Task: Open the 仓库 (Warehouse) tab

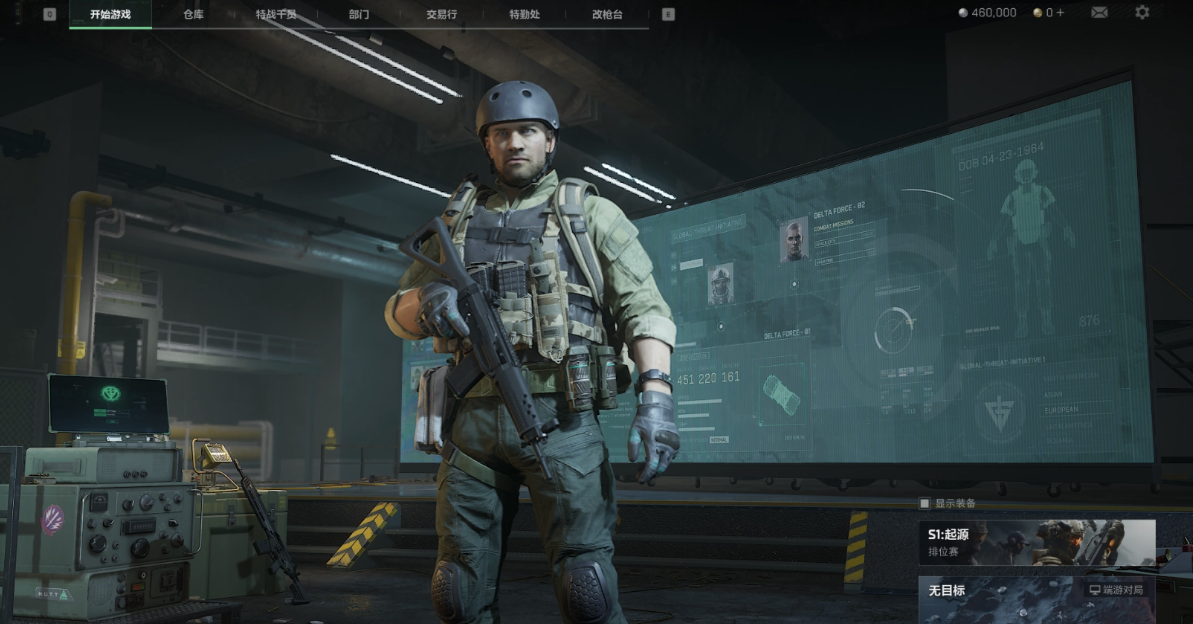Action: [193, 14]
